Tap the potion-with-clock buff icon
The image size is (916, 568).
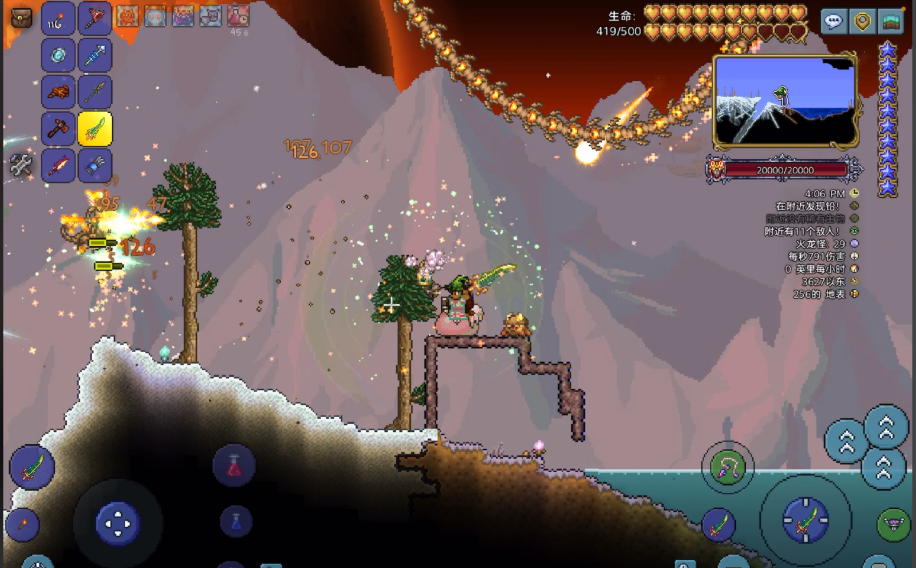pyautogui.click(x=238, y=16)
